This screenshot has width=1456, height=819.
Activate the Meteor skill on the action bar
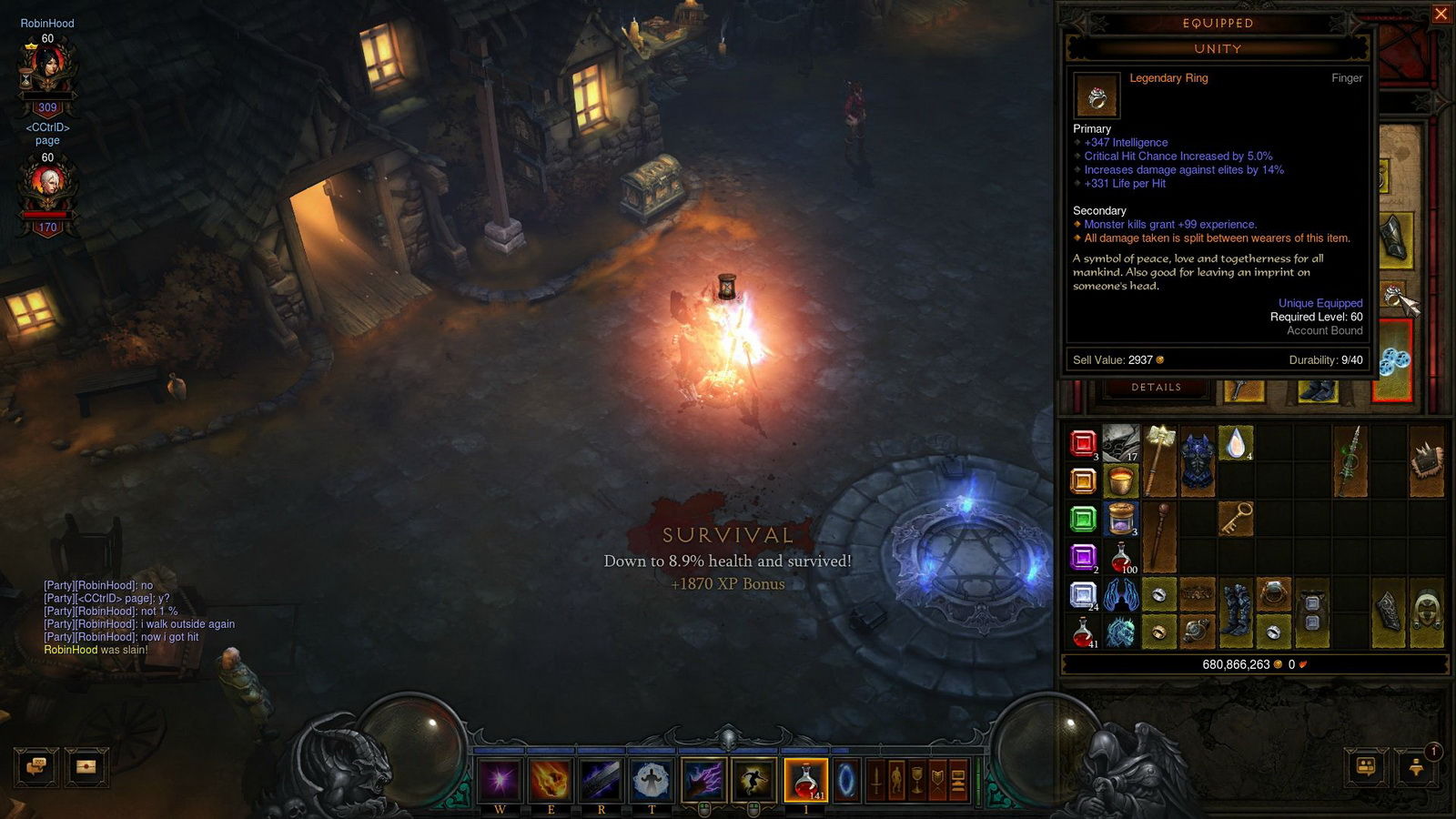551,780
